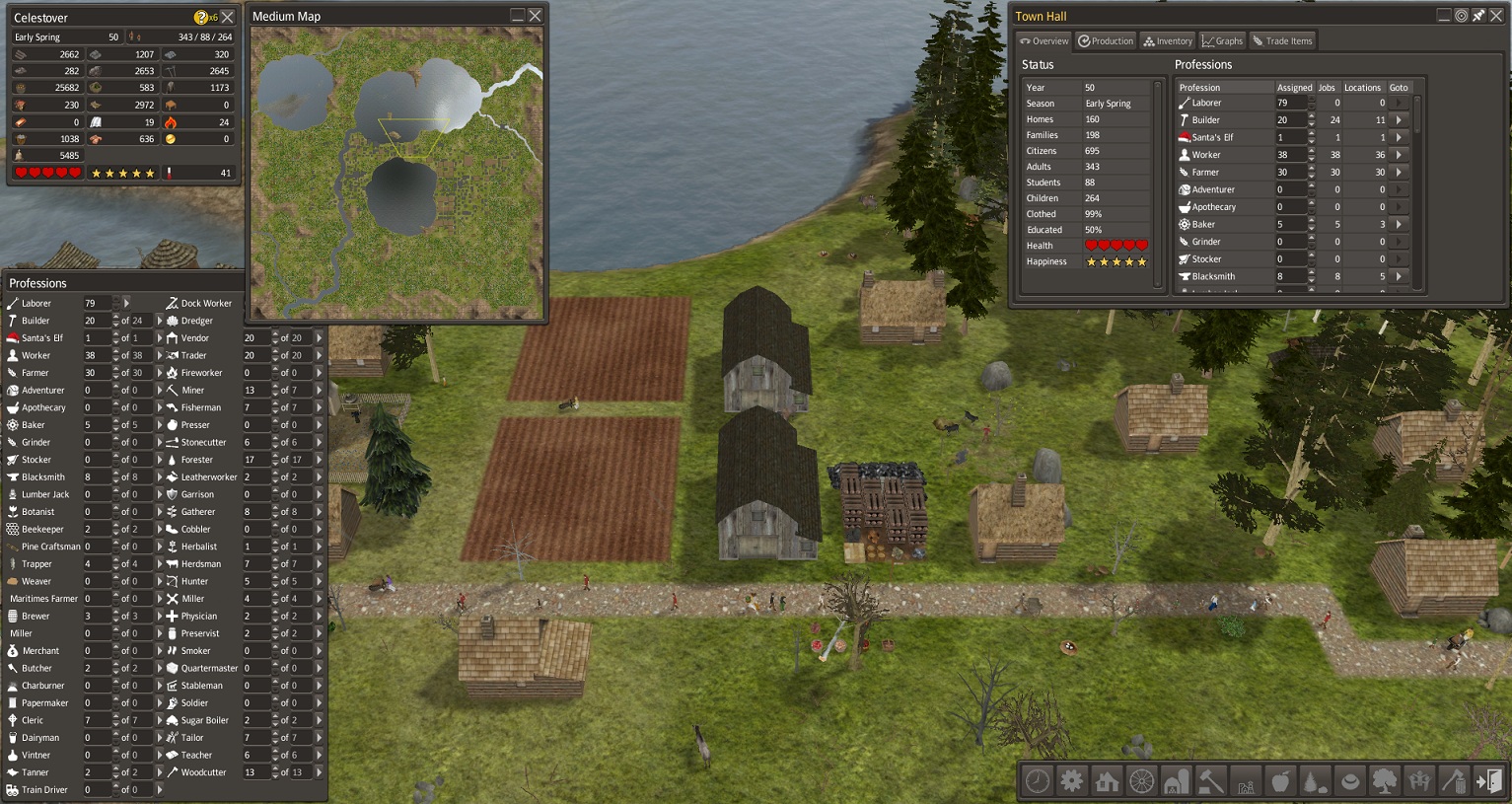This screenshot has height=804, width=1512.
Task: Open the Inventory tab in Town Hall
Action: click(x=1168, y=41)
